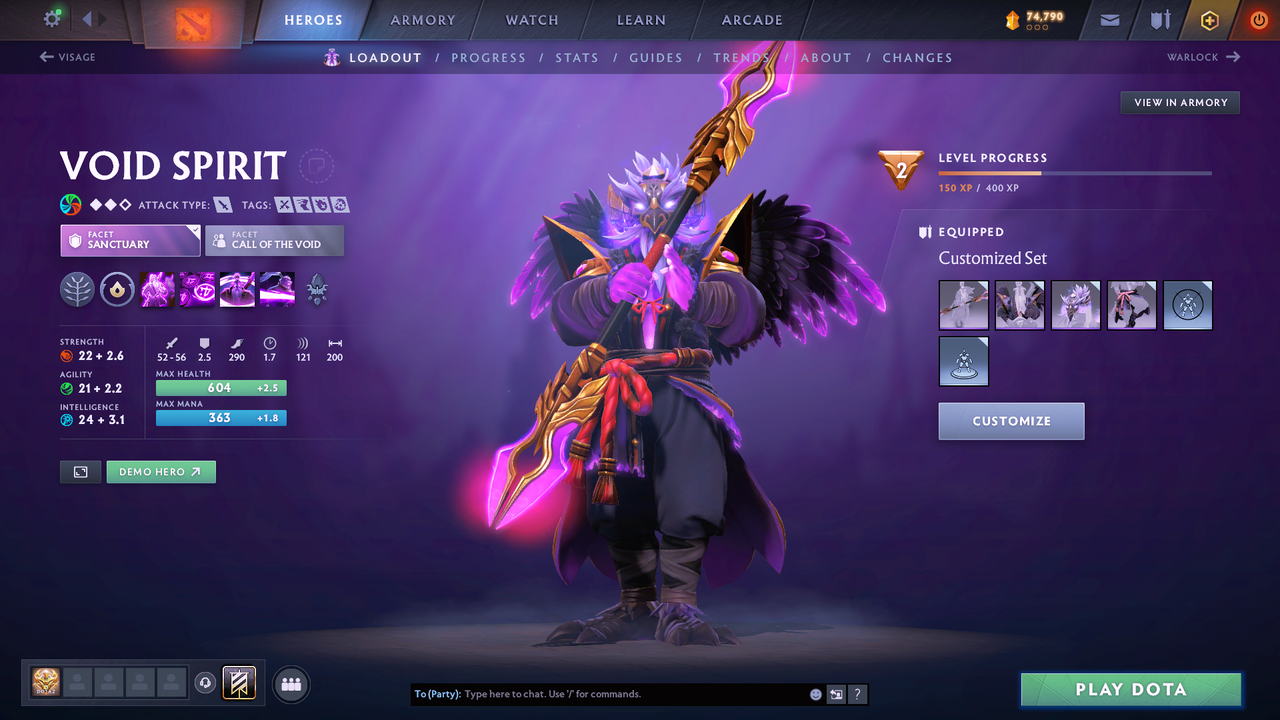The image size is (1280, 720).
Task: Navigate back to Visage hero page
Action: [x=68, y=57]
